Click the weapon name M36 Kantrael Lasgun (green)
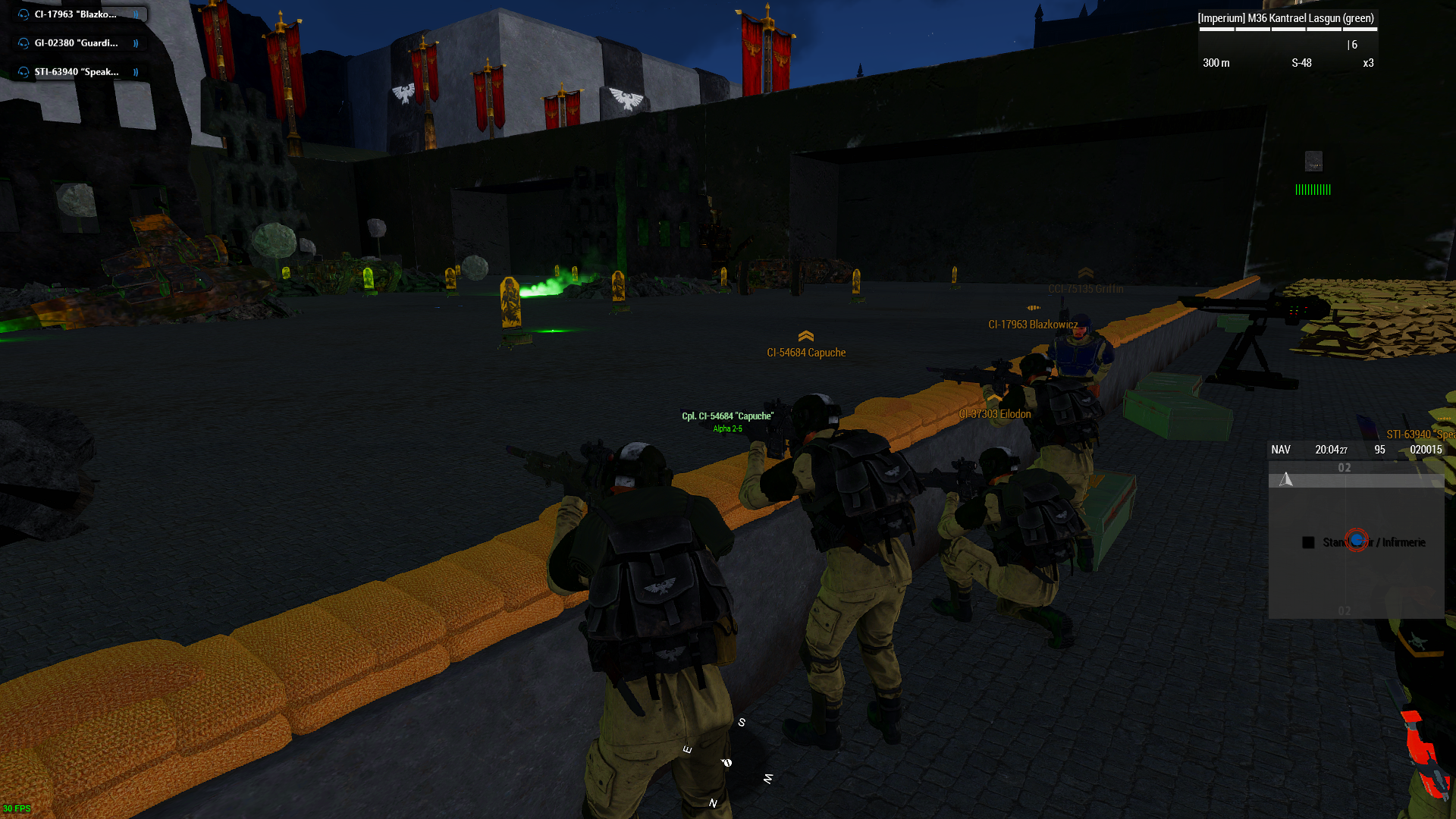 (1287, 17)
